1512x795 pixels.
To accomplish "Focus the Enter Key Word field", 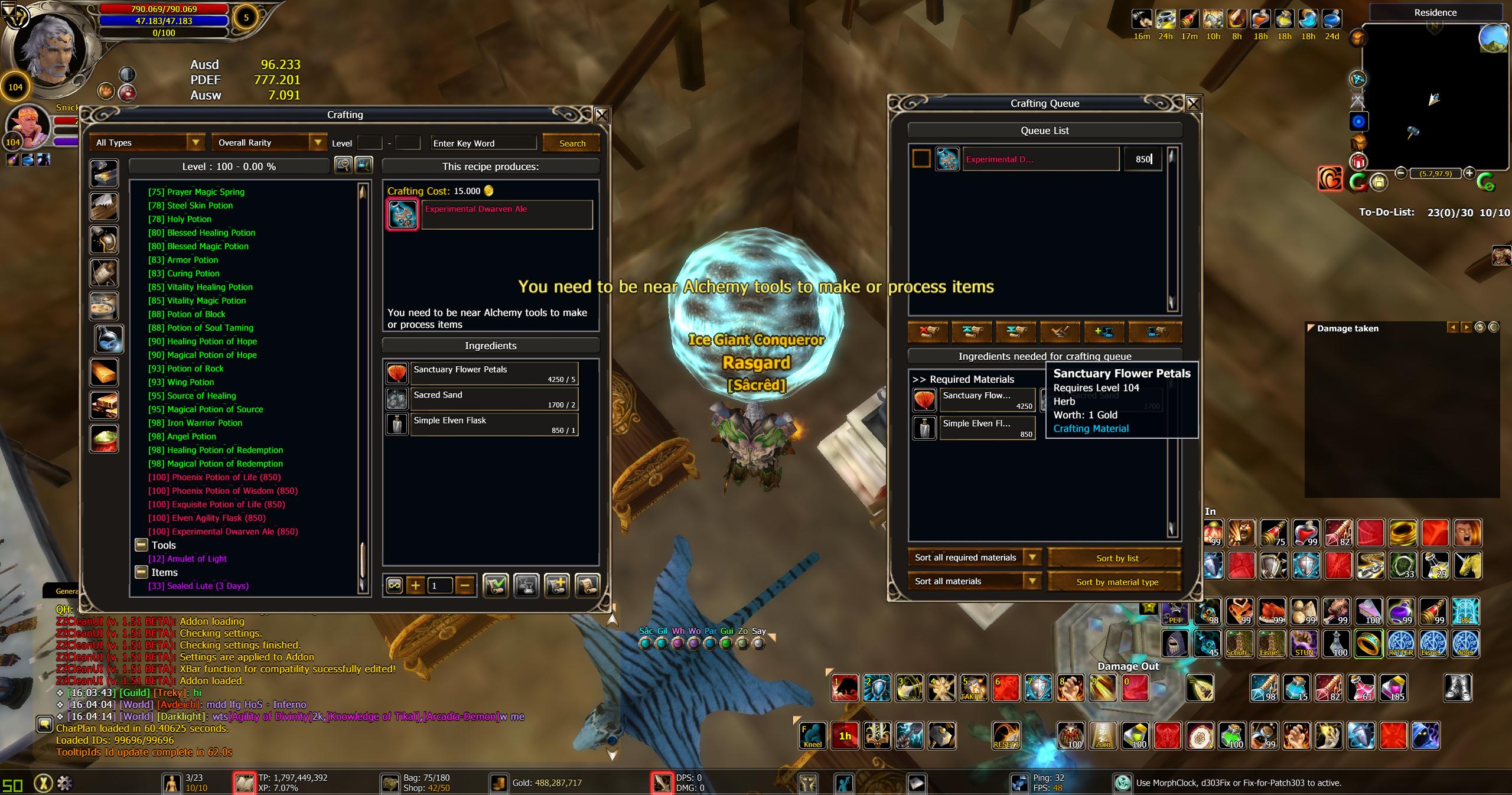I will tap(483, 143).
